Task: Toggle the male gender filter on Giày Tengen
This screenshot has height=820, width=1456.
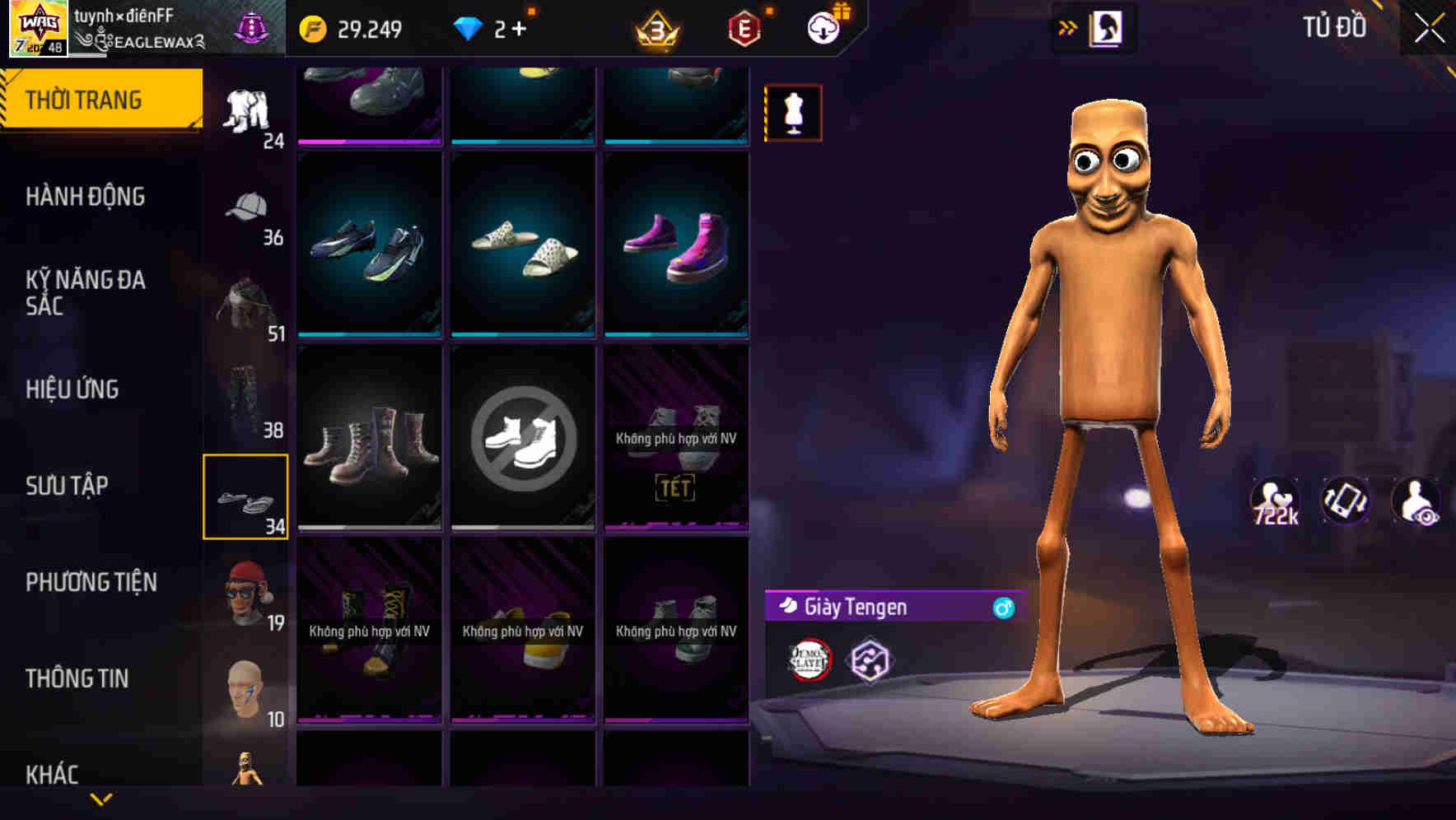Action: [1001, 608]
